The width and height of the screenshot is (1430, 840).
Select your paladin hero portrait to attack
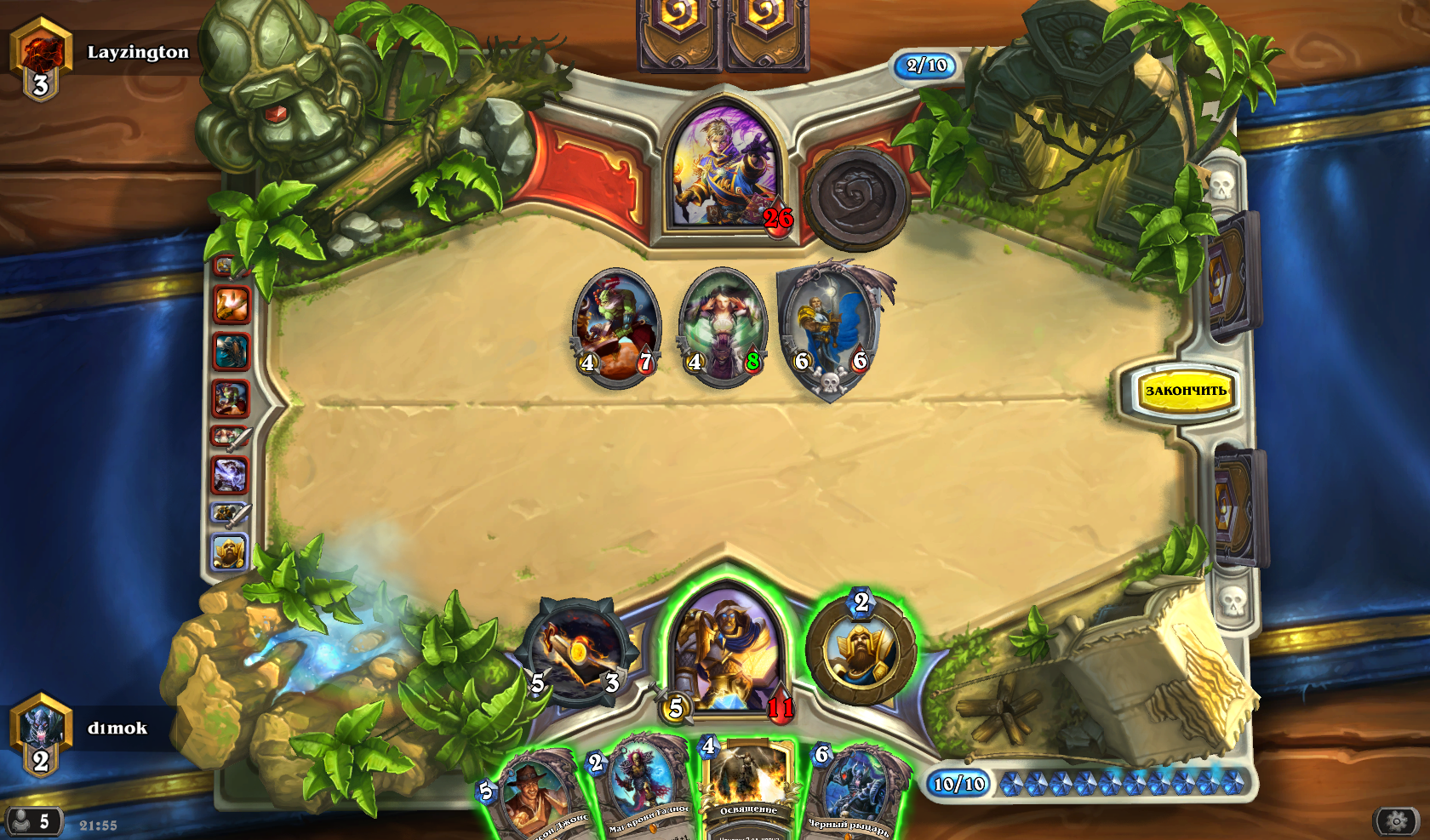click(x=725, y=651)
